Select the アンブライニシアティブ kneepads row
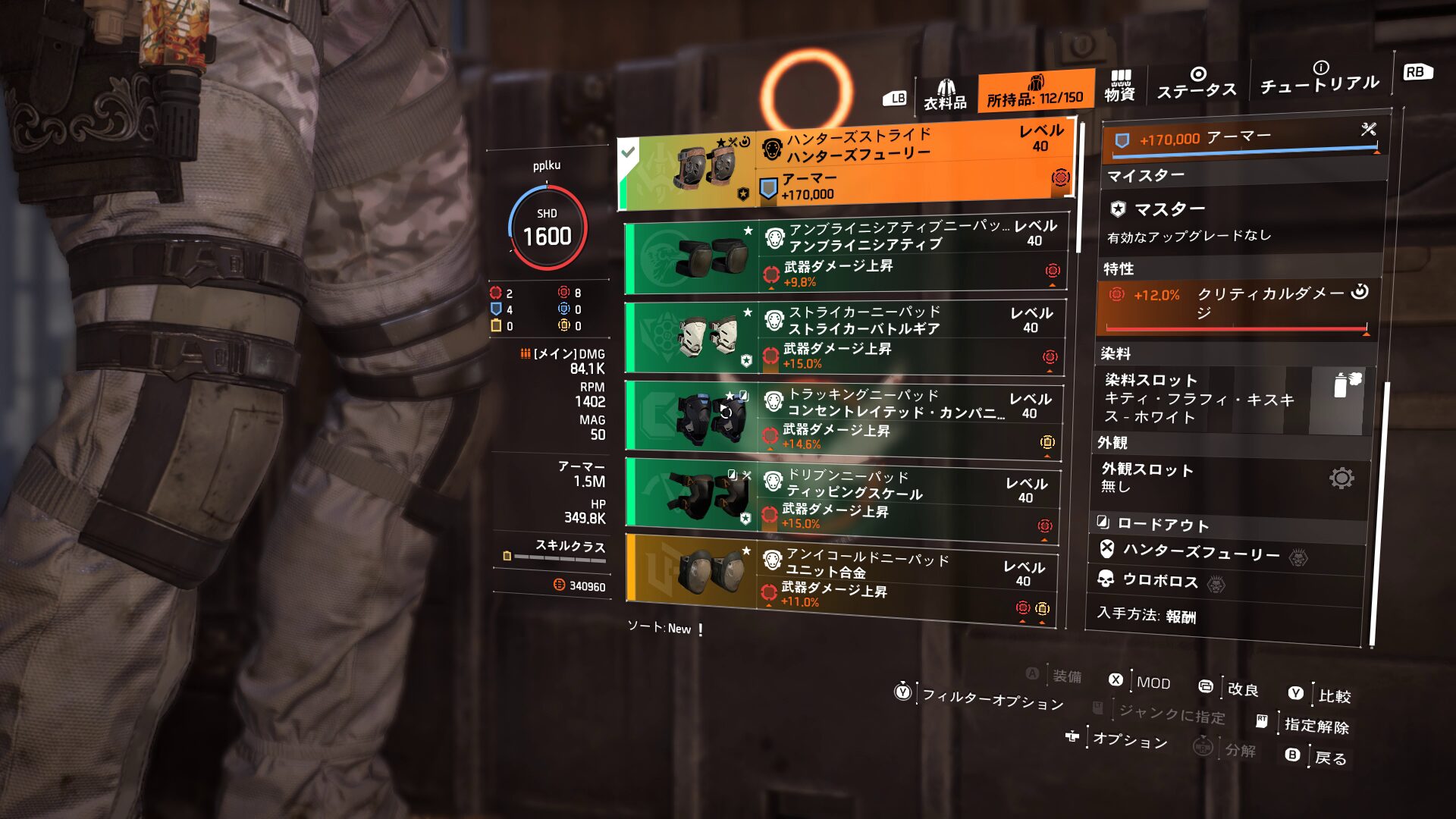This screenshot has height=819, width=1456. tap(846, 257)
